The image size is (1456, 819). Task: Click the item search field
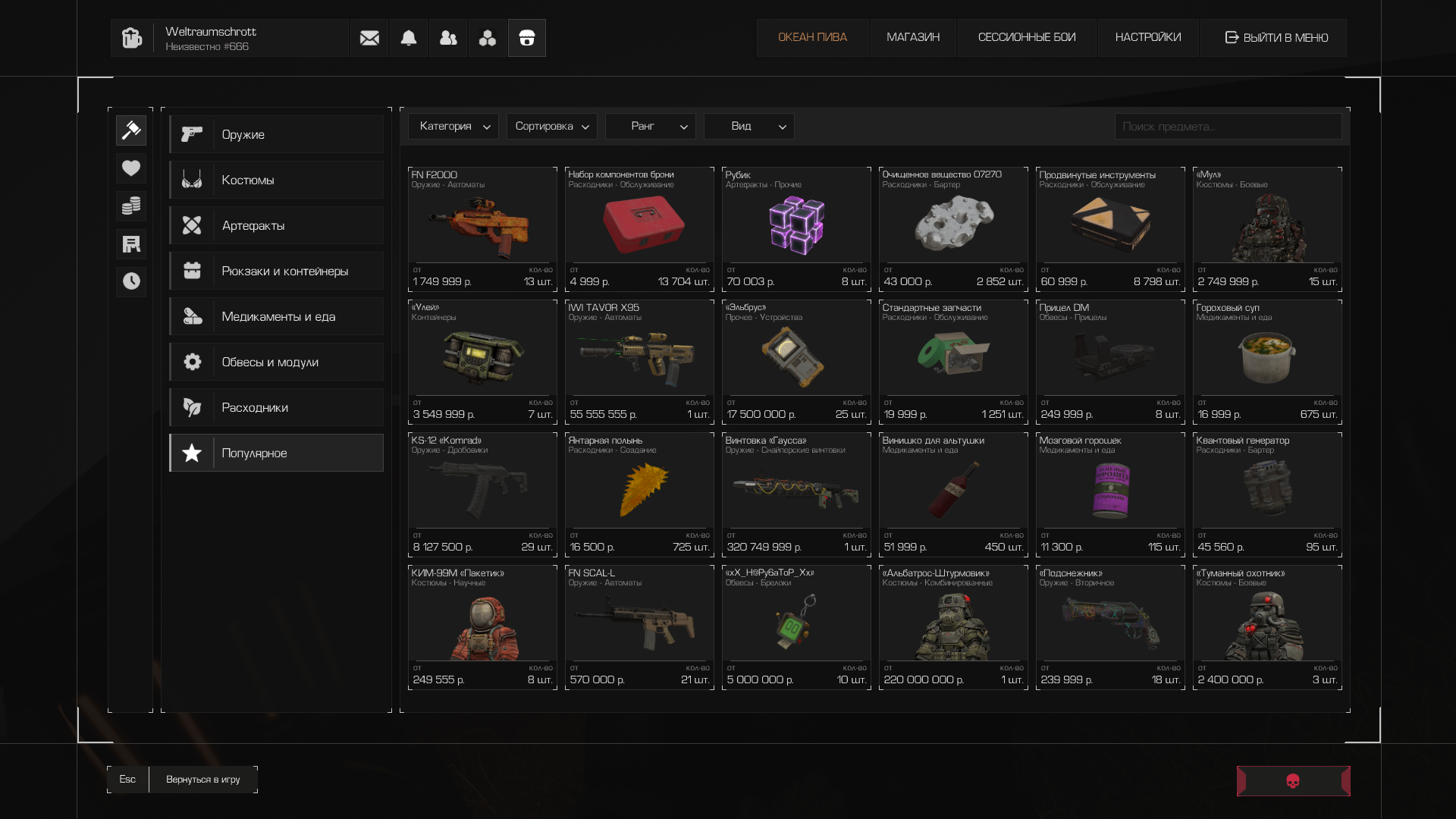pyautogui.click(x=1228, y=127)
